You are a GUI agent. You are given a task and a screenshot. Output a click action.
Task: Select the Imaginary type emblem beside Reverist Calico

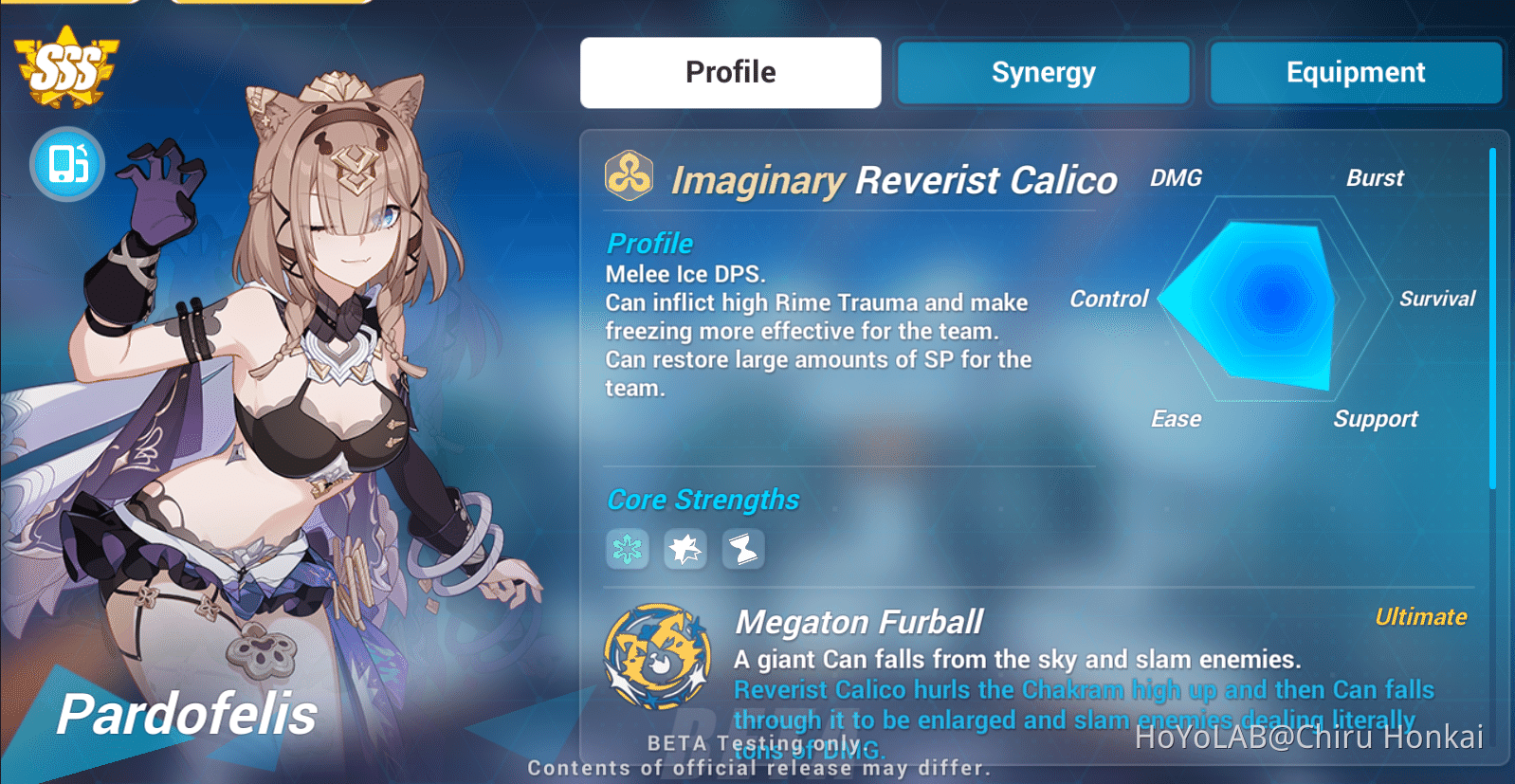click(x=629, y=176)
